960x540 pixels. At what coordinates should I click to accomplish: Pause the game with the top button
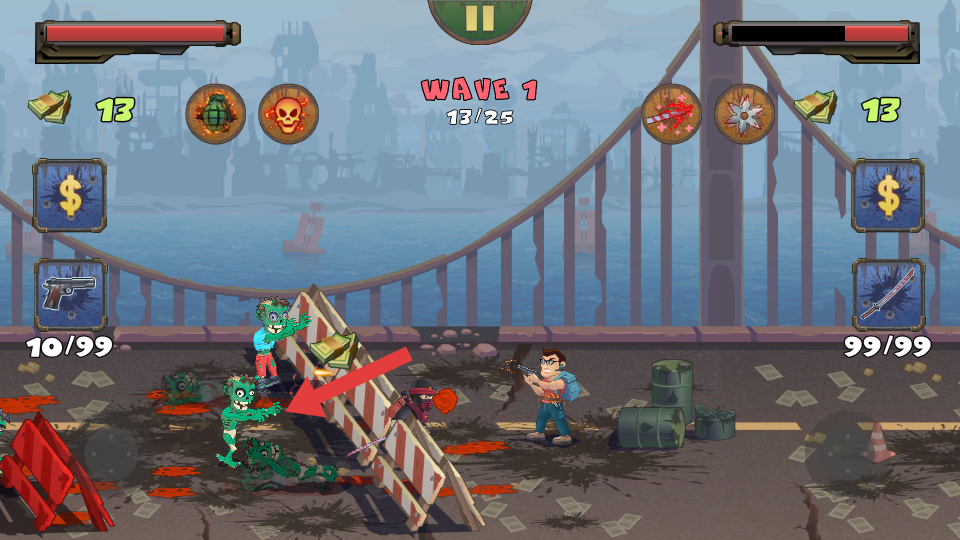[x=480, y=17]
